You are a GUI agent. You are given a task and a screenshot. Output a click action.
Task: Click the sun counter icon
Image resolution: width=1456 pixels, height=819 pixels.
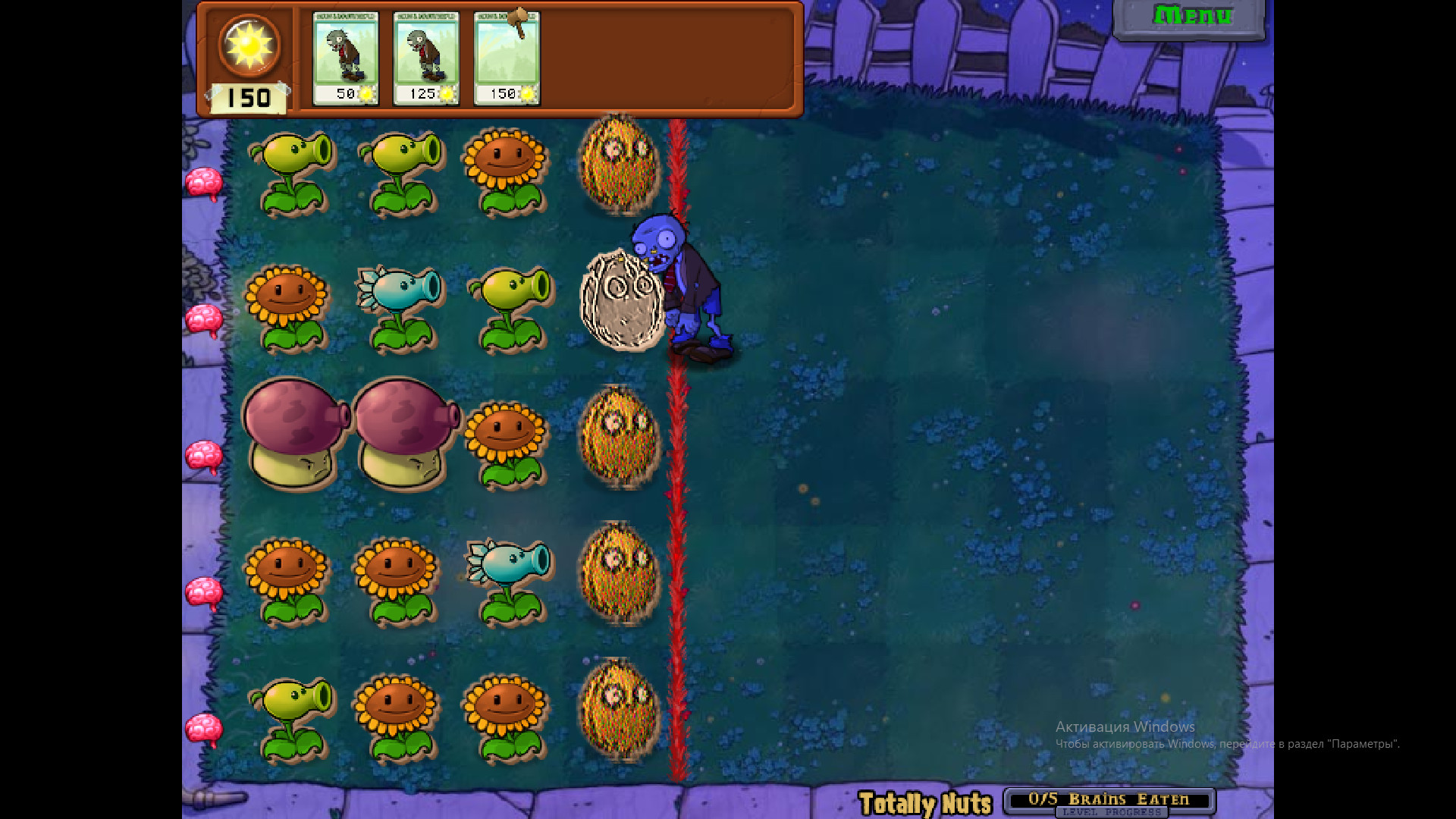pos(248,47)
